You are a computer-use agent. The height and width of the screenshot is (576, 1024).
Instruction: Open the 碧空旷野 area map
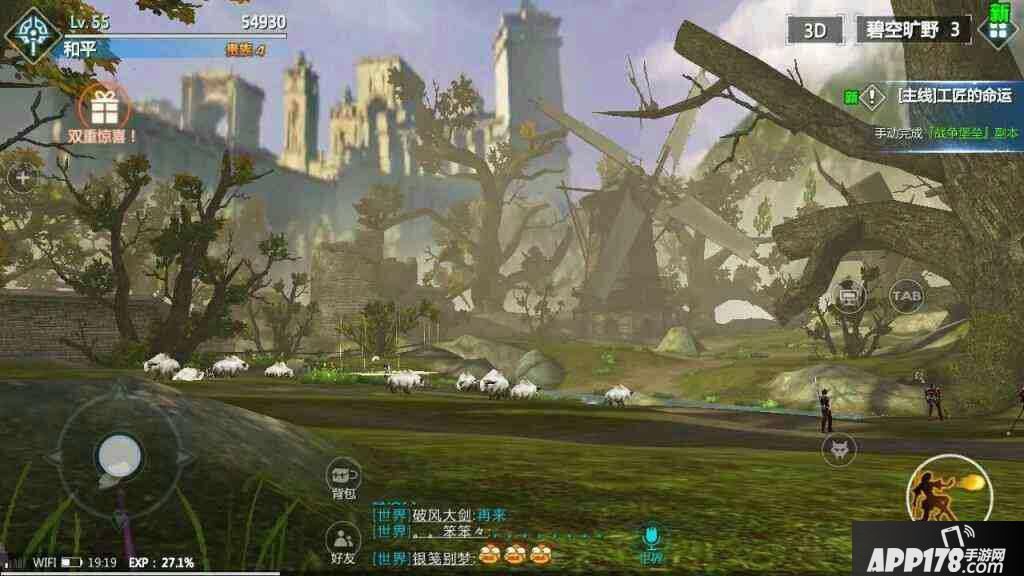(x=913, y=30)
